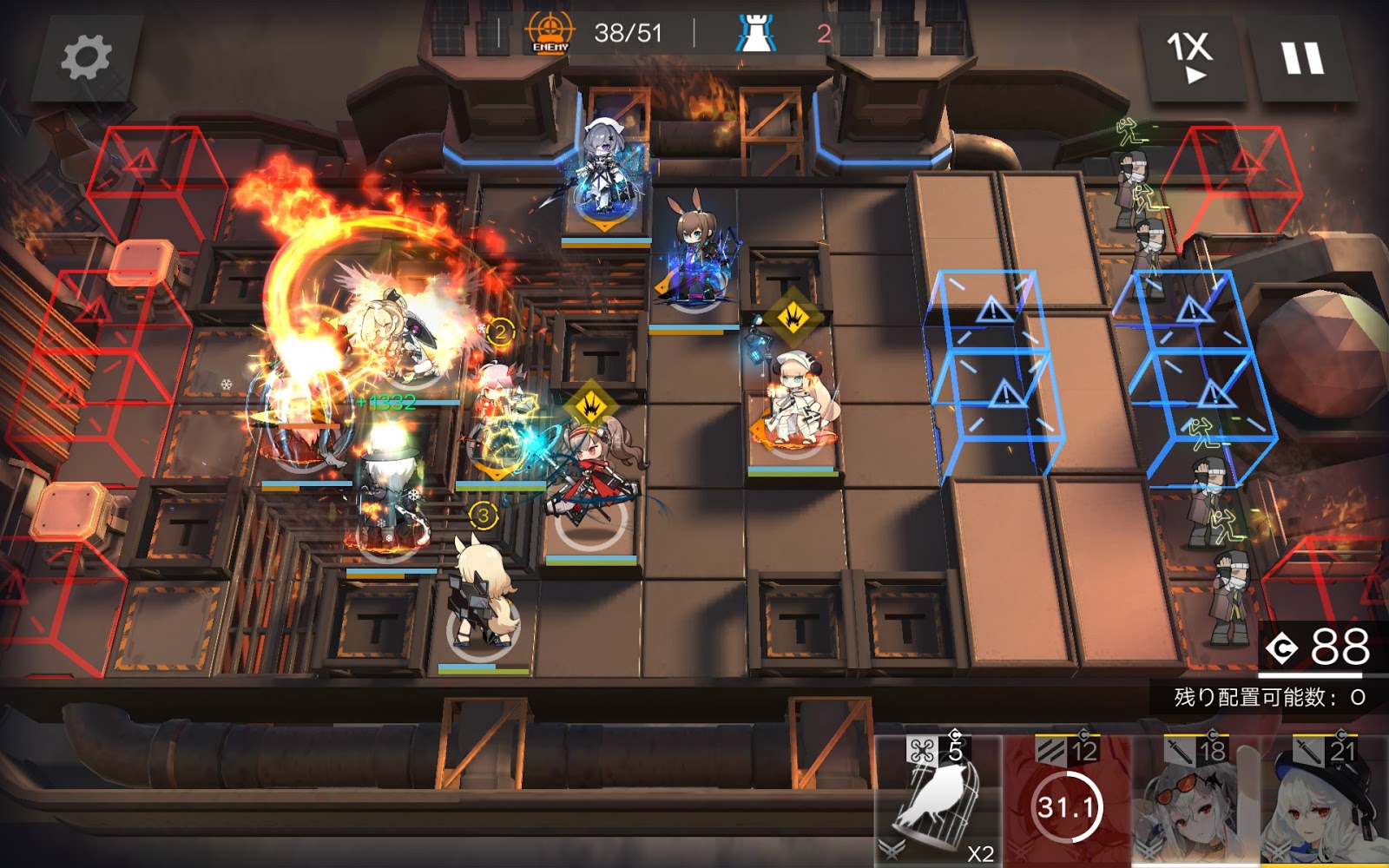This screenshot has height=868, width=1389.
Task: Toggle the 1X game speed button
Action: (x=1190, y=57)
